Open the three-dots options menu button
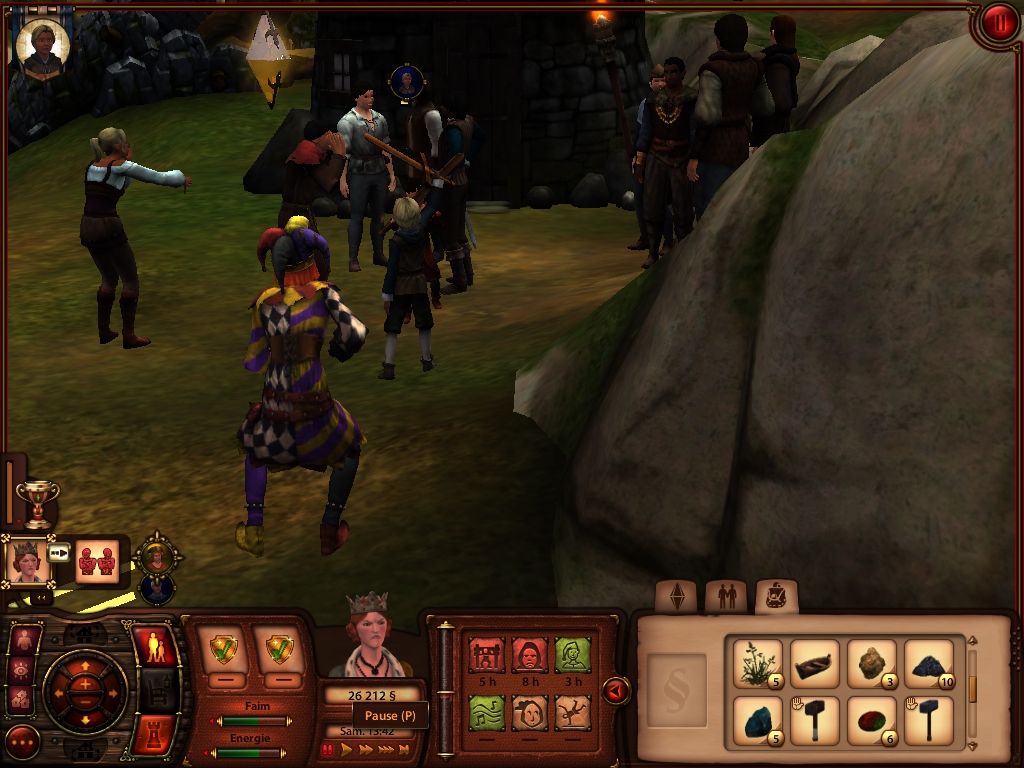Screen dimensions: 1024x768 (22, 742)
